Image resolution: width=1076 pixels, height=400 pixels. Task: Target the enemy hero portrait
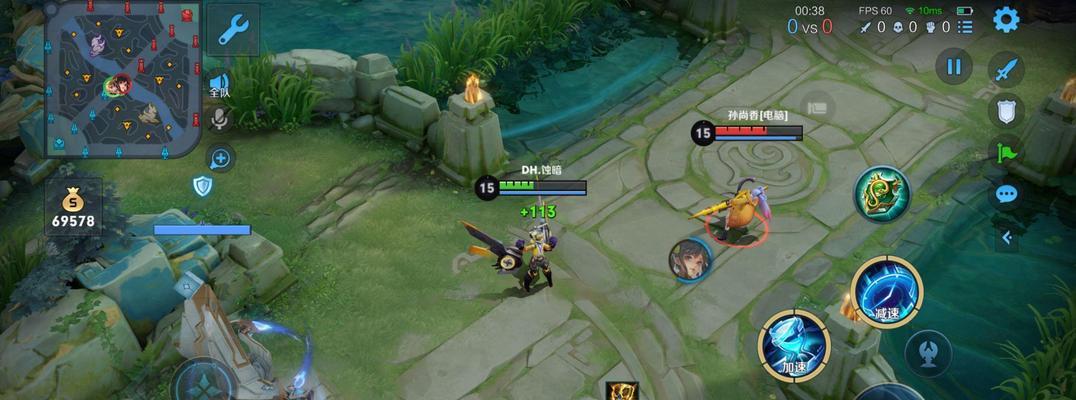point(690,260)
